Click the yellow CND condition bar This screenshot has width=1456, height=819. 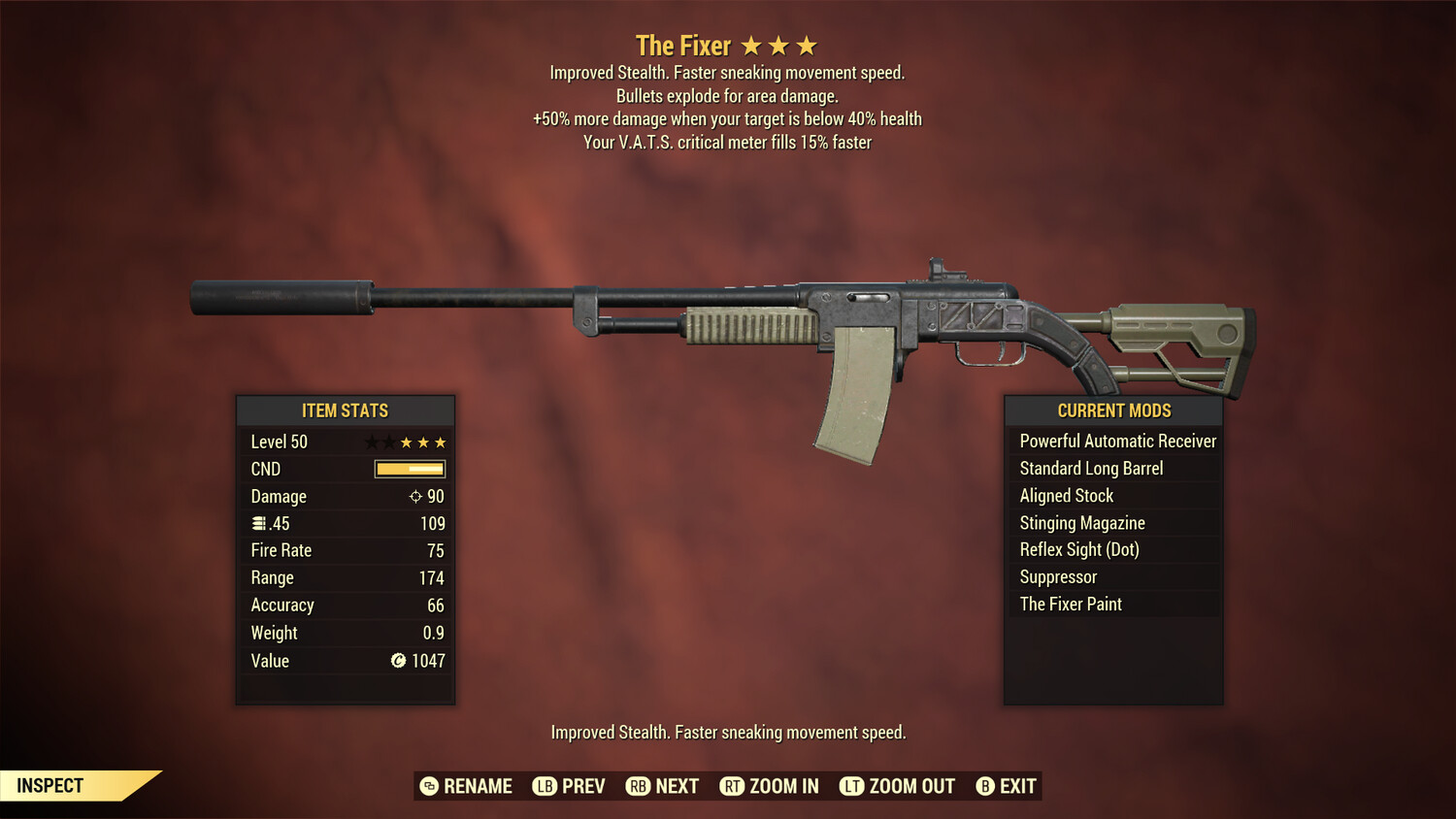(408, 469)
